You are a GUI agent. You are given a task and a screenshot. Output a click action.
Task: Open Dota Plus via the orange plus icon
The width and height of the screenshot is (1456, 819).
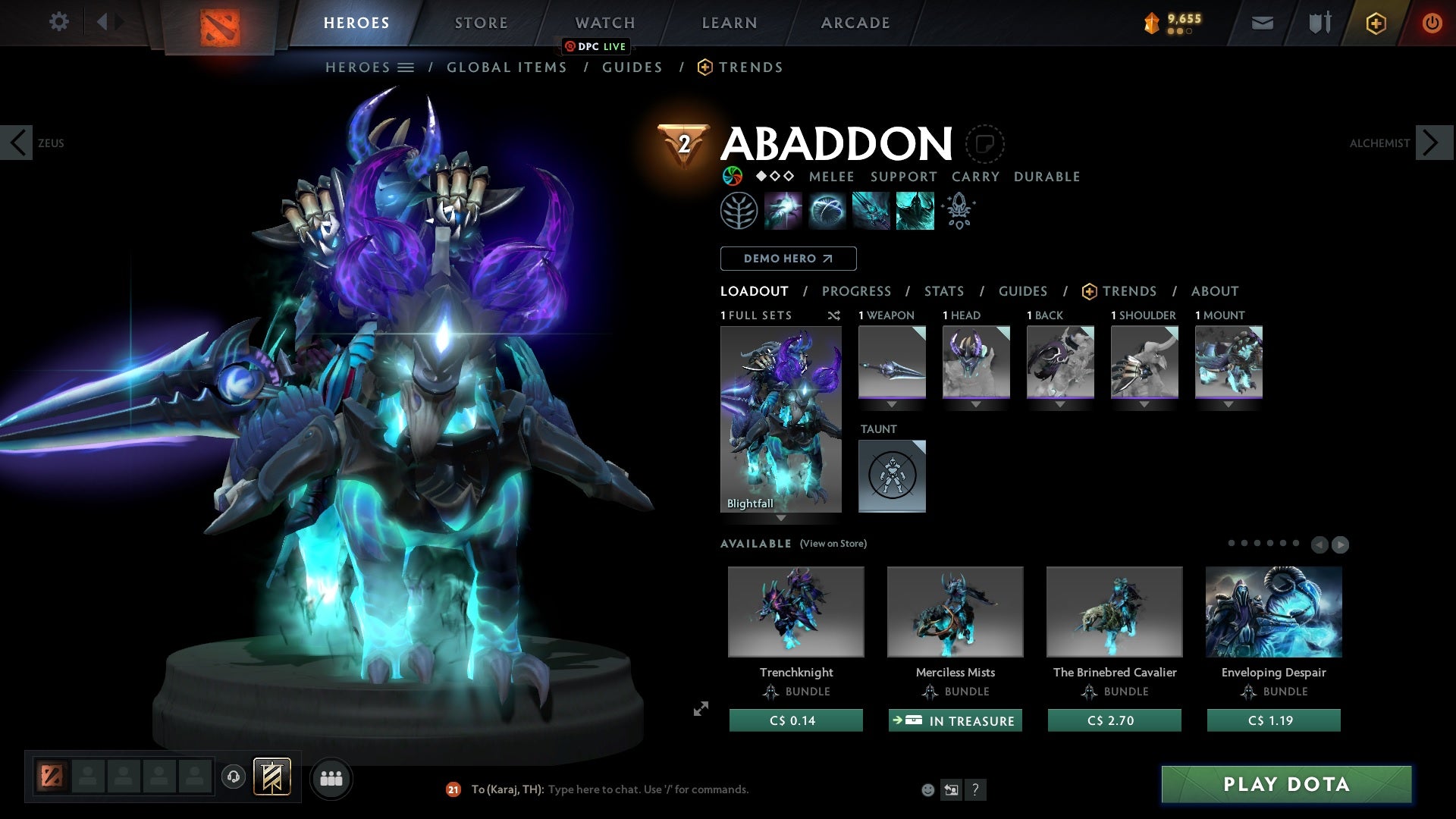[1375, 23]
